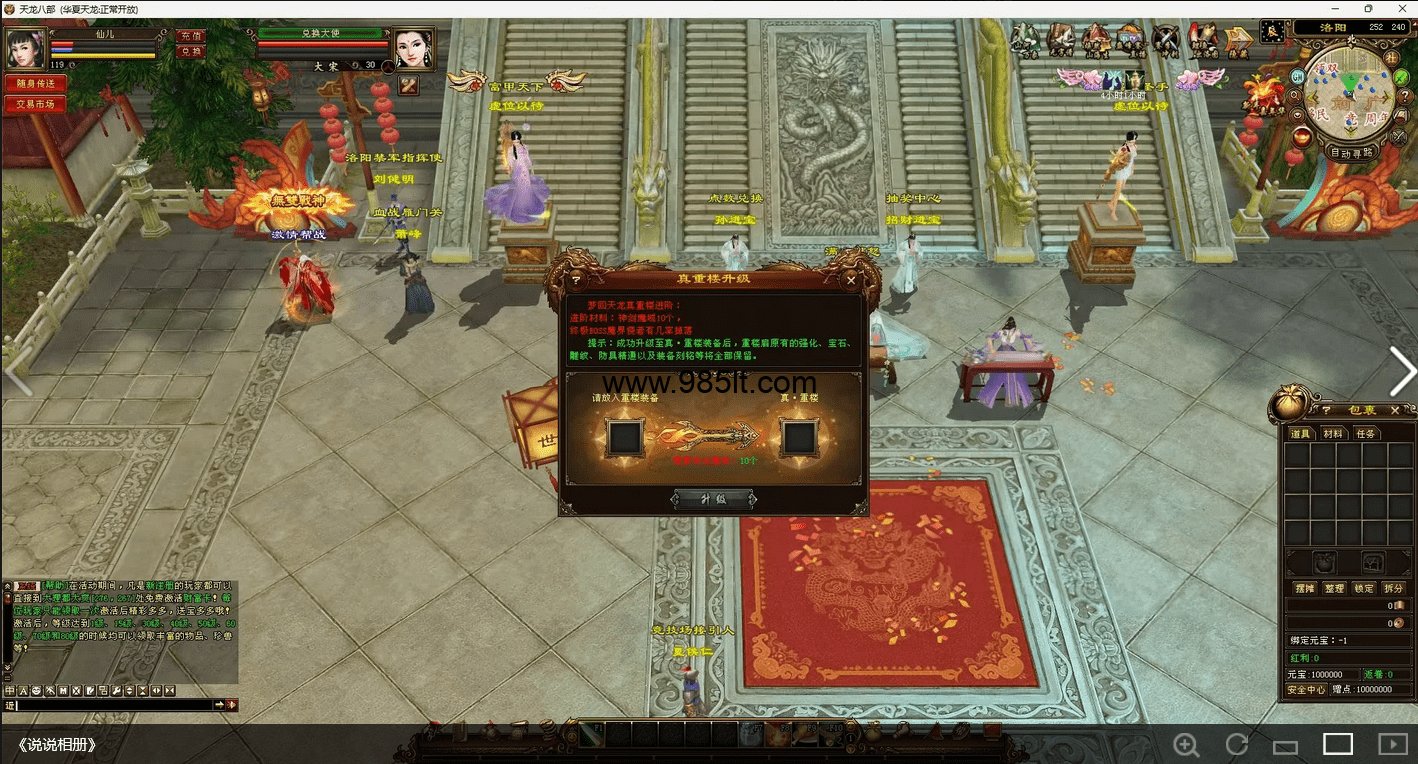
Task: Select the 请放入重楼装备 equipment slot
Action: click(624, 437)
